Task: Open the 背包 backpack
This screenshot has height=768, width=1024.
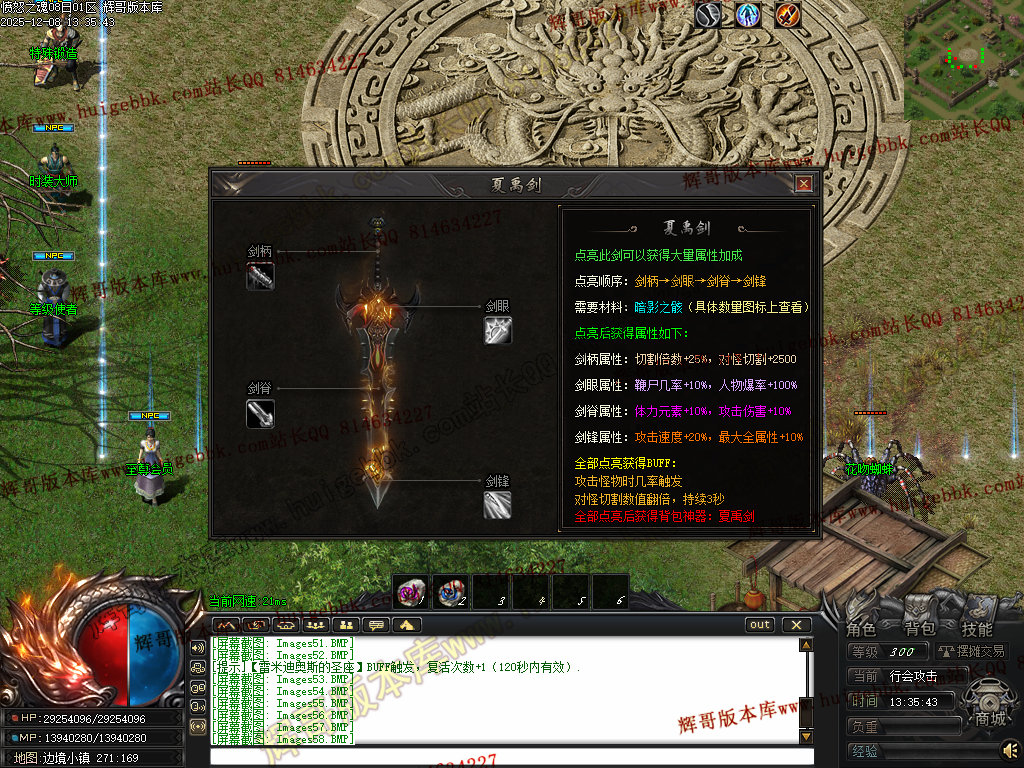Action: [x=919, y=629]
